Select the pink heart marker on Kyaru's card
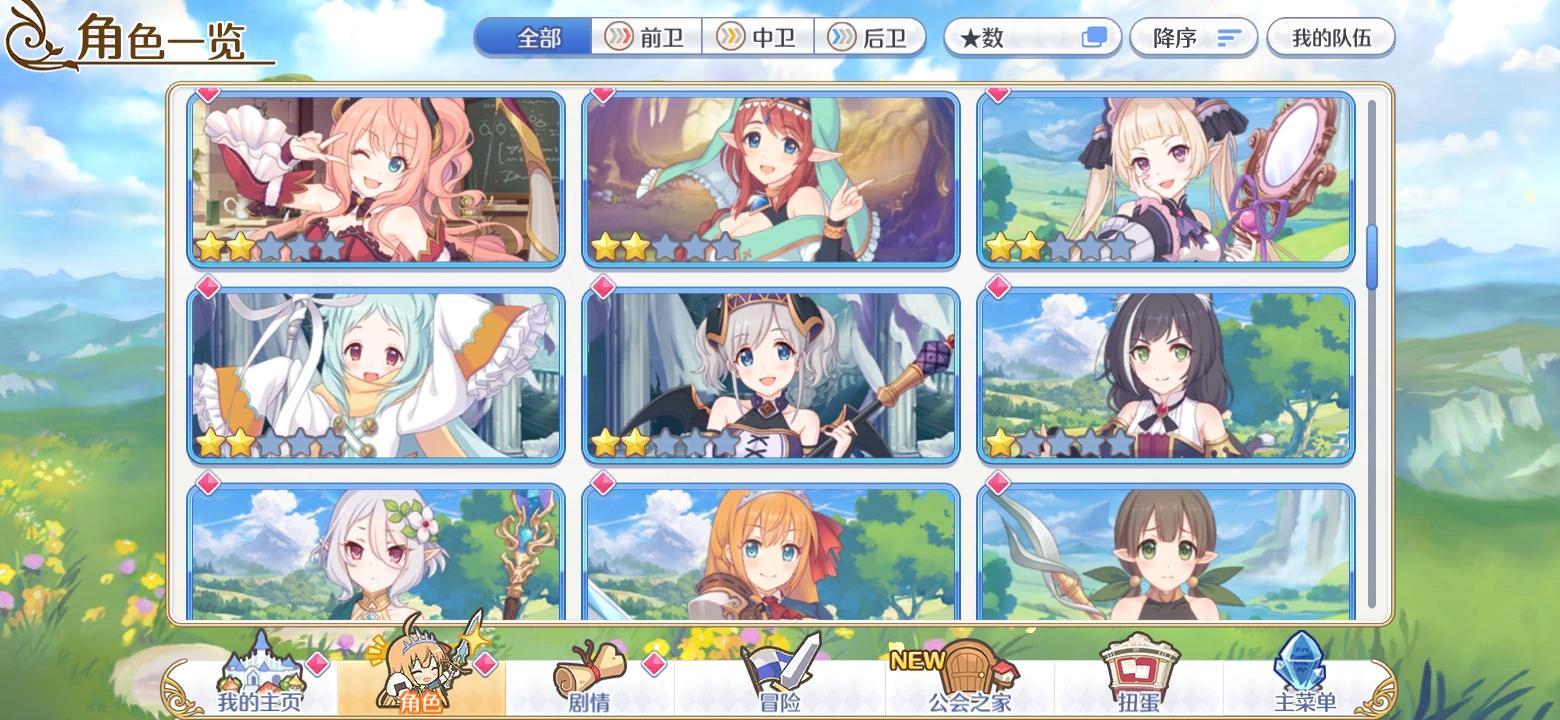 click(x=996, y=291)
